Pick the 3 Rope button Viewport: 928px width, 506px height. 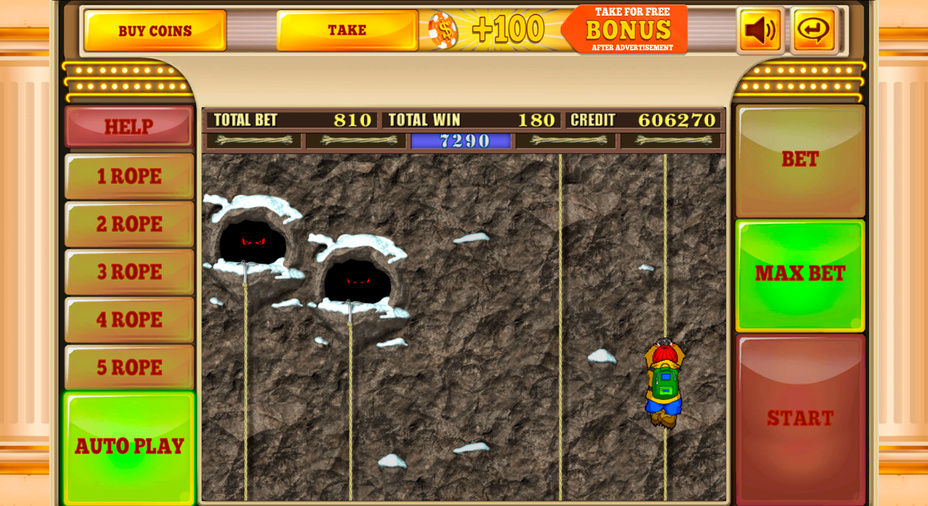coord(129,272)
